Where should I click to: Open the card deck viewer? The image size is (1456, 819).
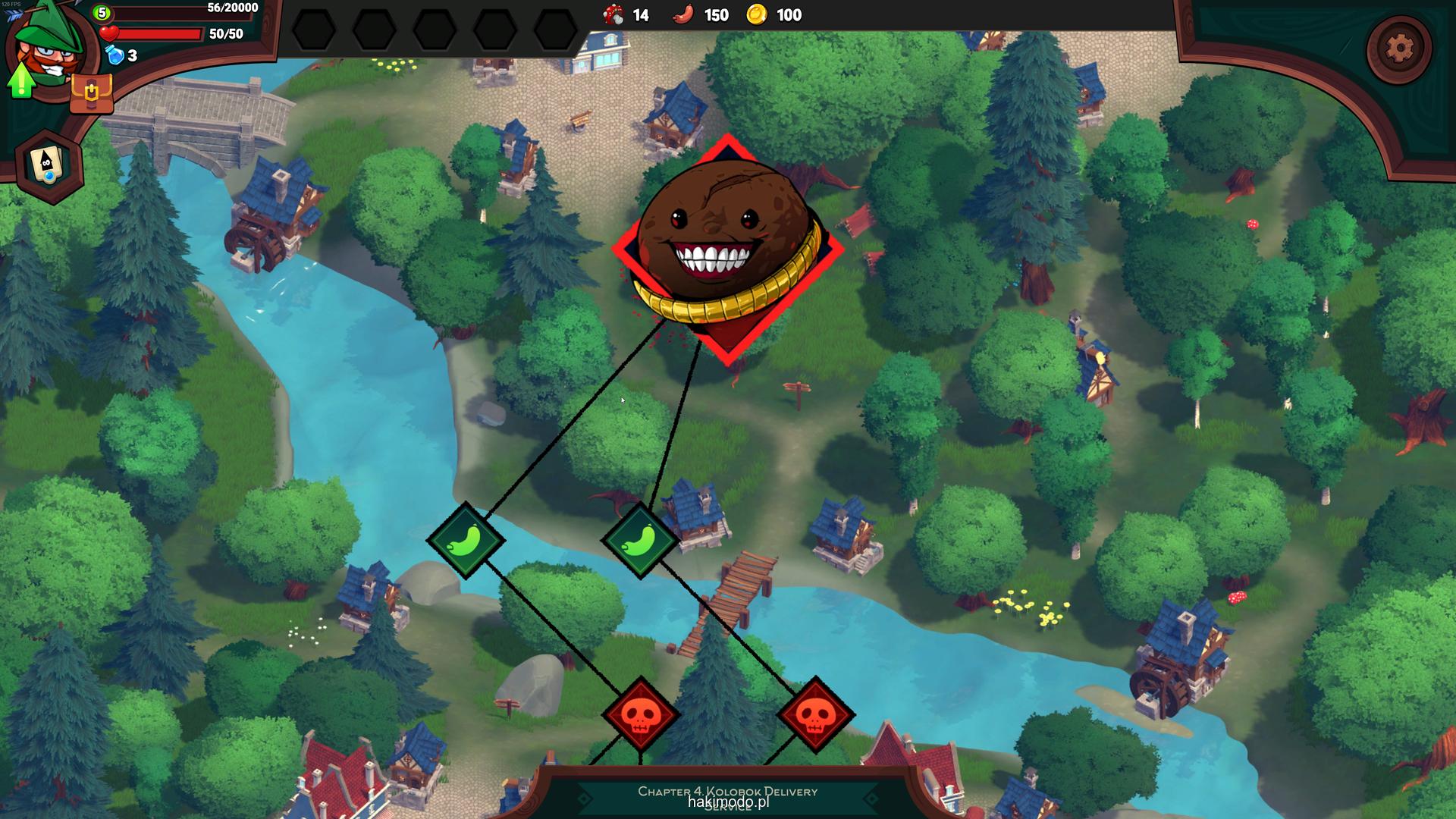tap(49, 165)
